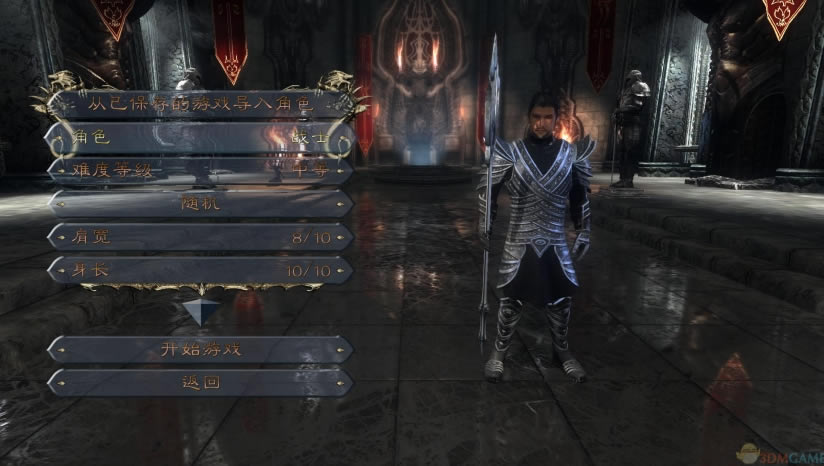Click the 随机 randomize button

tap(200, 203)
